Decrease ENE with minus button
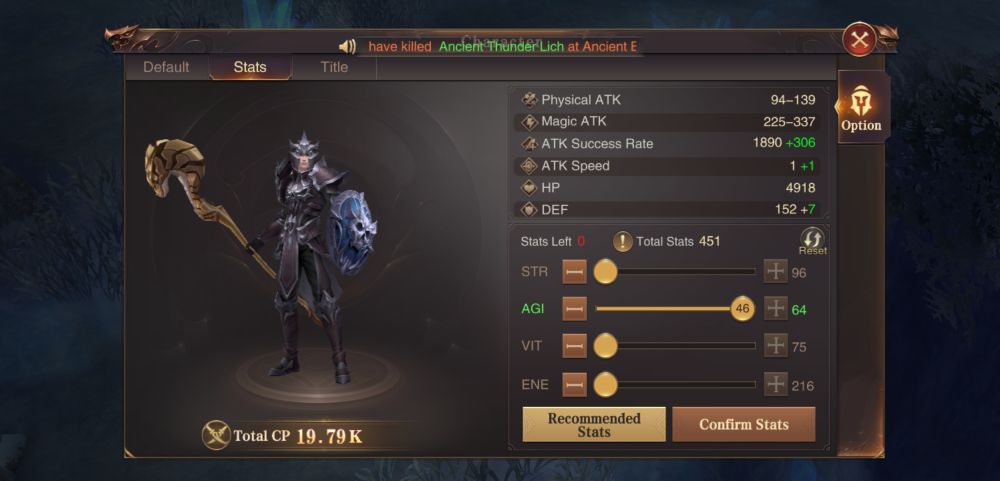 point(574,384)
